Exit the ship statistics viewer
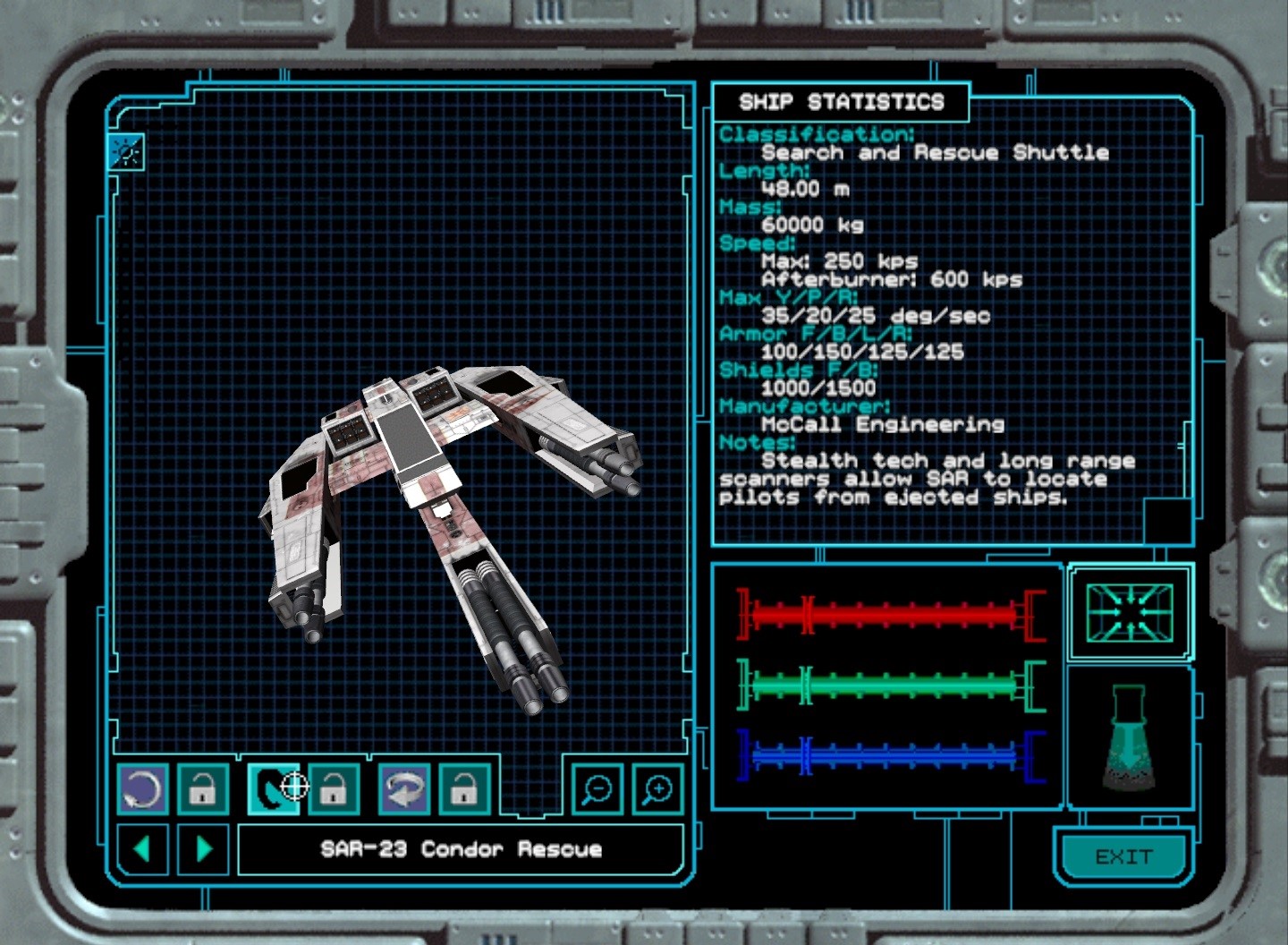1288x945 pixels. (1123, 857)
